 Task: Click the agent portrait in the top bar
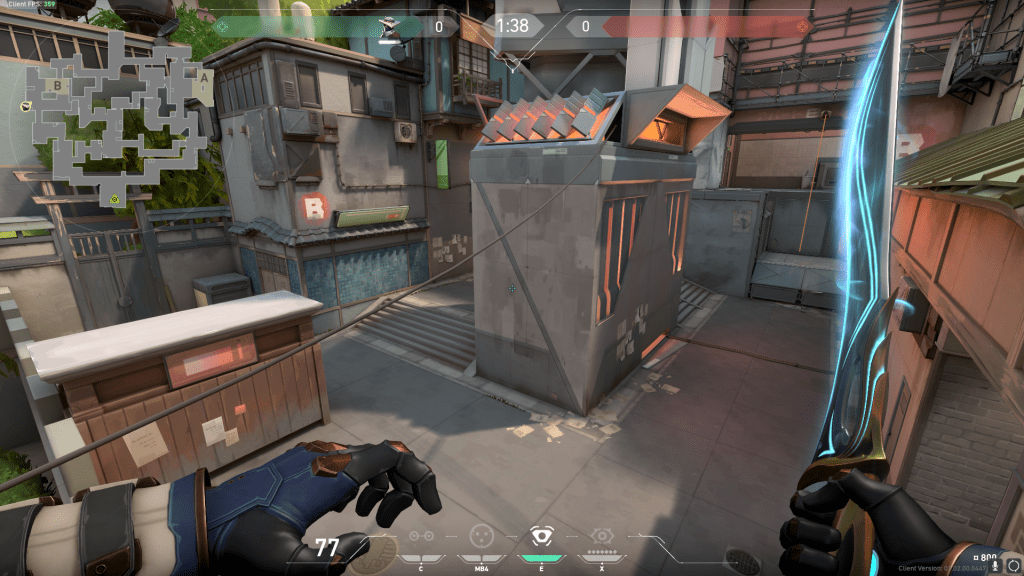point(390,26)
